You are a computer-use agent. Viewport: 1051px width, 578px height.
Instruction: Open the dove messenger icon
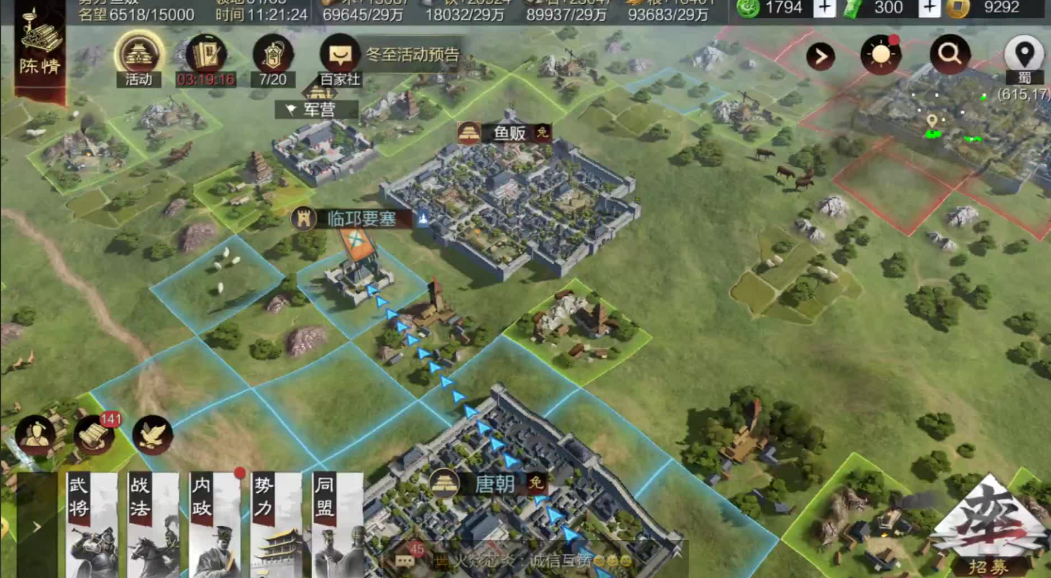(153, 434)
